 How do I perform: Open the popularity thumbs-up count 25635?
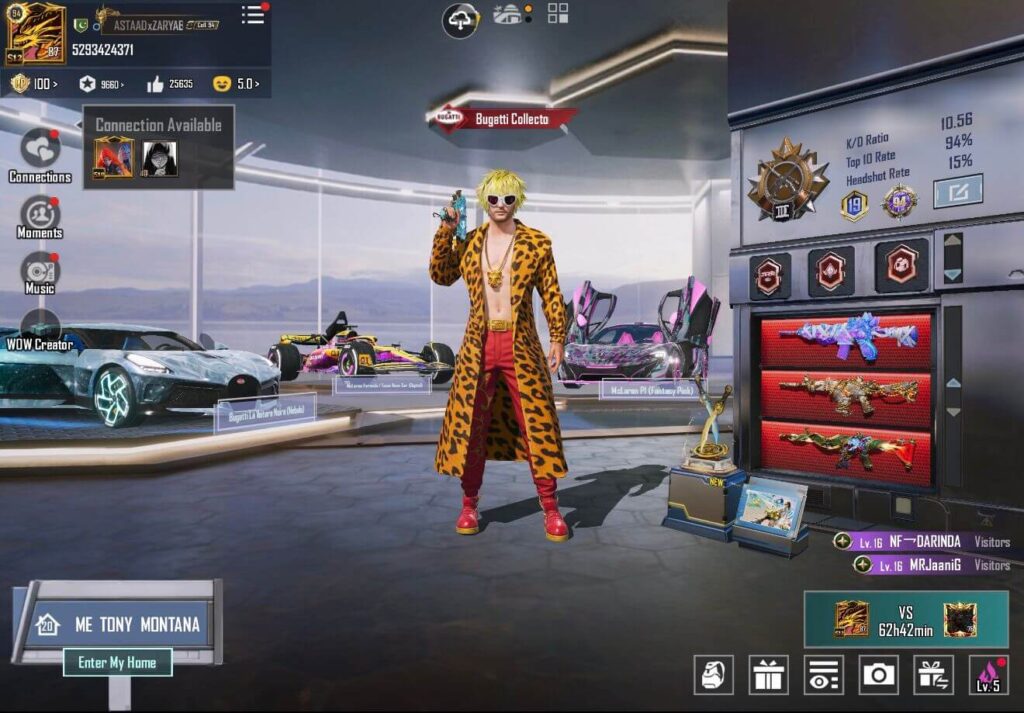point(170,84)
